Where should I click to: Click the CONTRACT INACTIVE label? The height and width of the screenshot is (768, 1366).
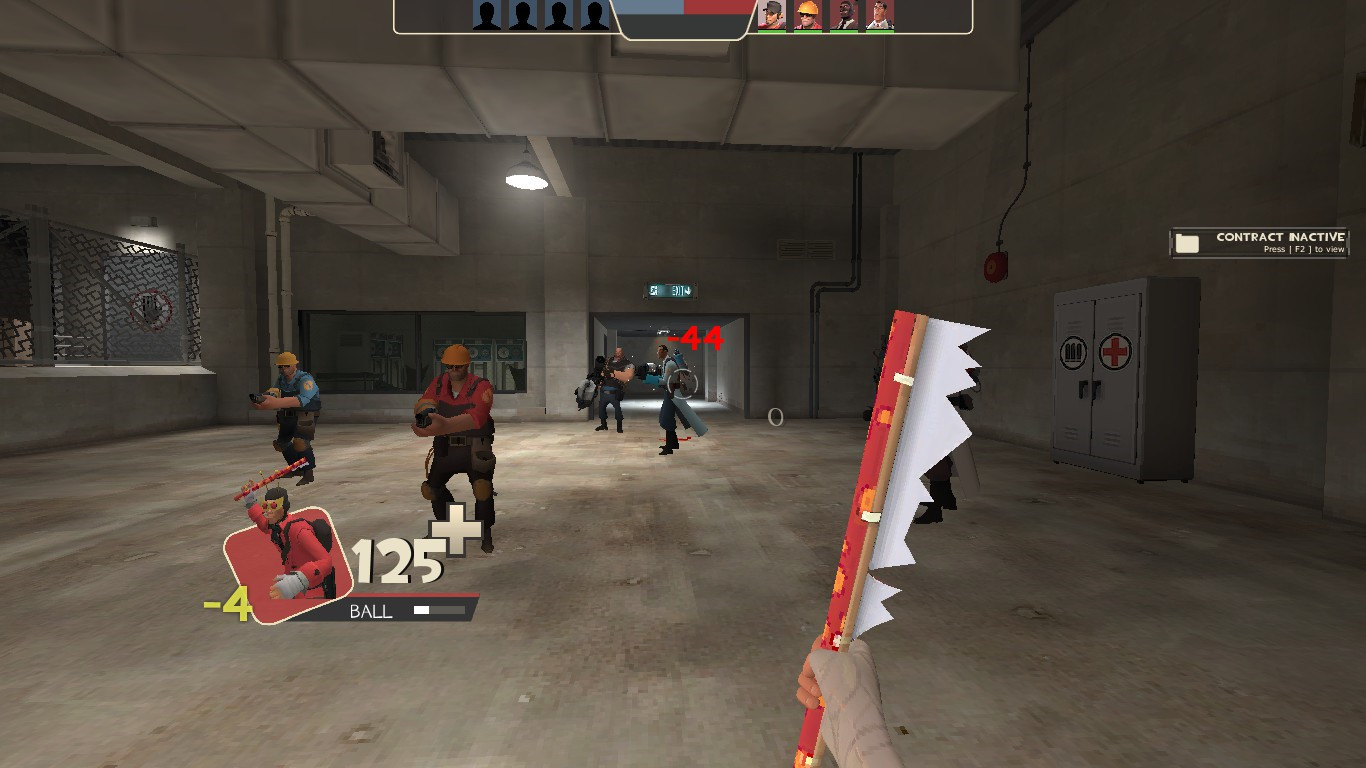coord(1280,237)
